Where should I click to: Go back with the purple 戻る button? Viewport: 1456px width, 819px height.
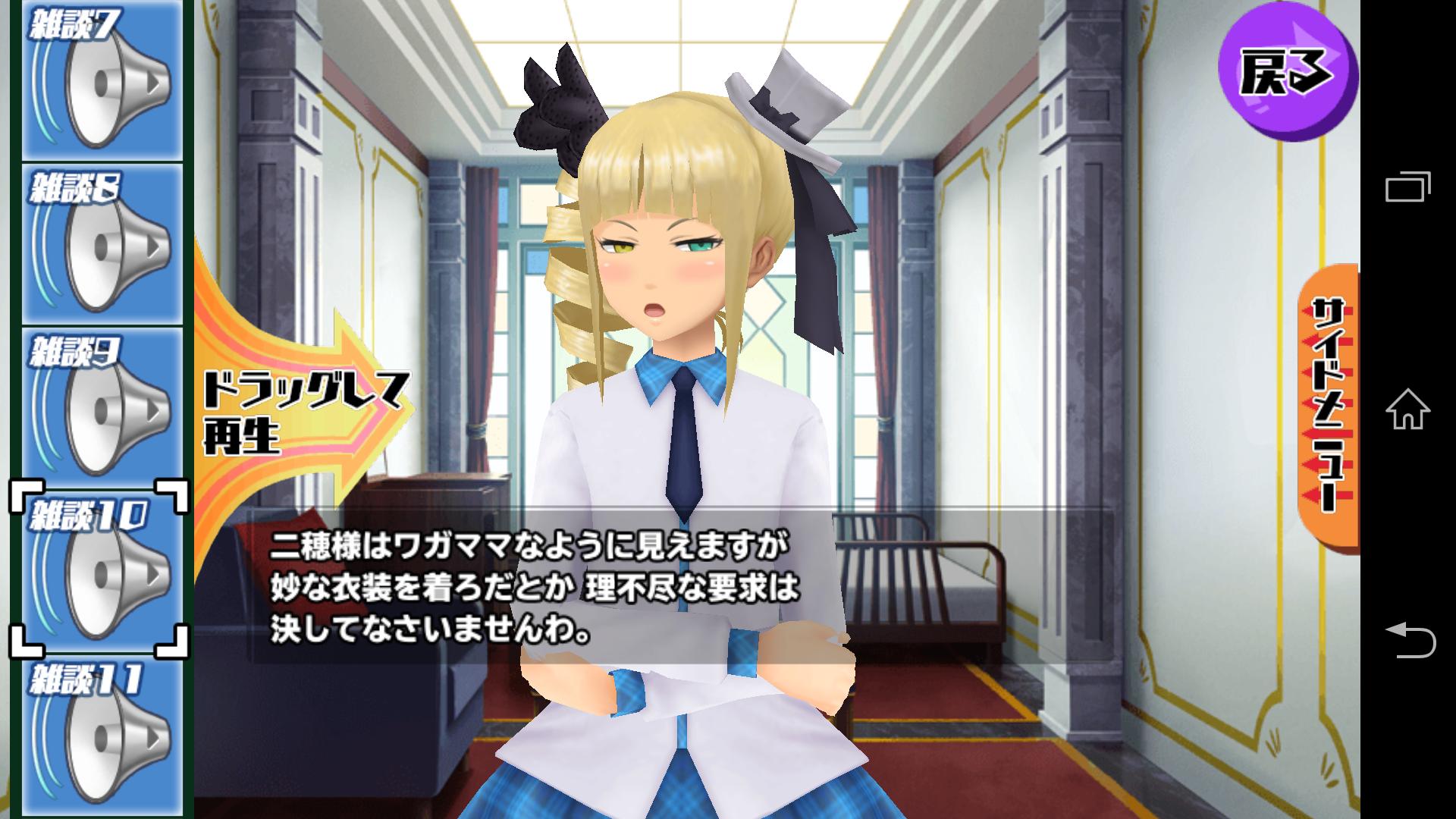click(1287, 74)
